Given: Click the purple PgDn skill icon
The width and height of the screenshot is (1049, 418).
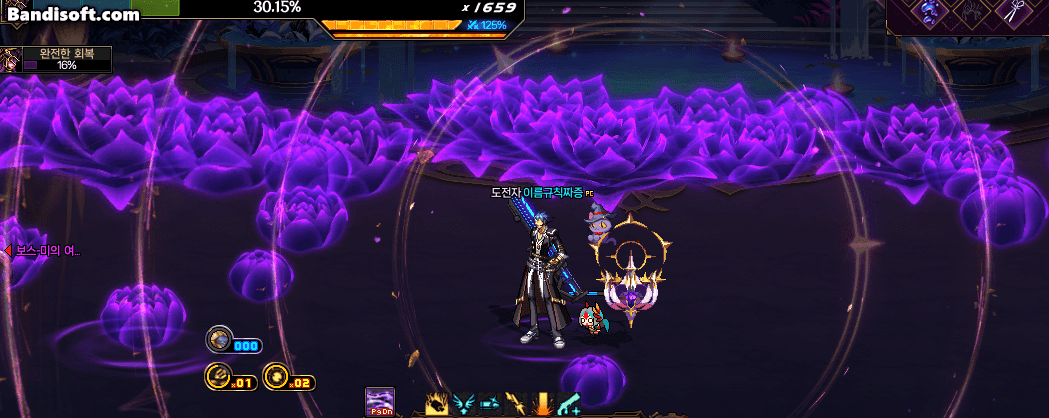Looking at the screenshot, I should coord(380,401).
